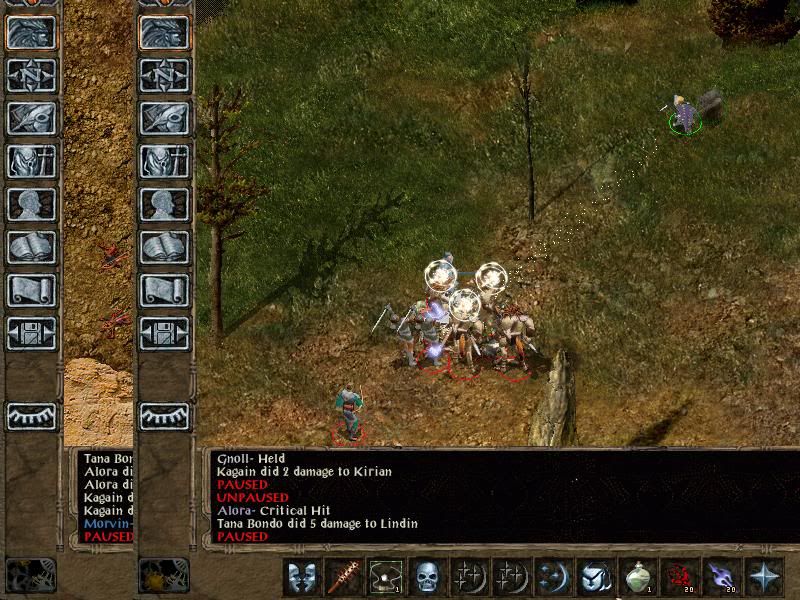This screenshot has height=600, width=800.
Task: Equip the spiked club weapon slot
Action: (344, 576)
